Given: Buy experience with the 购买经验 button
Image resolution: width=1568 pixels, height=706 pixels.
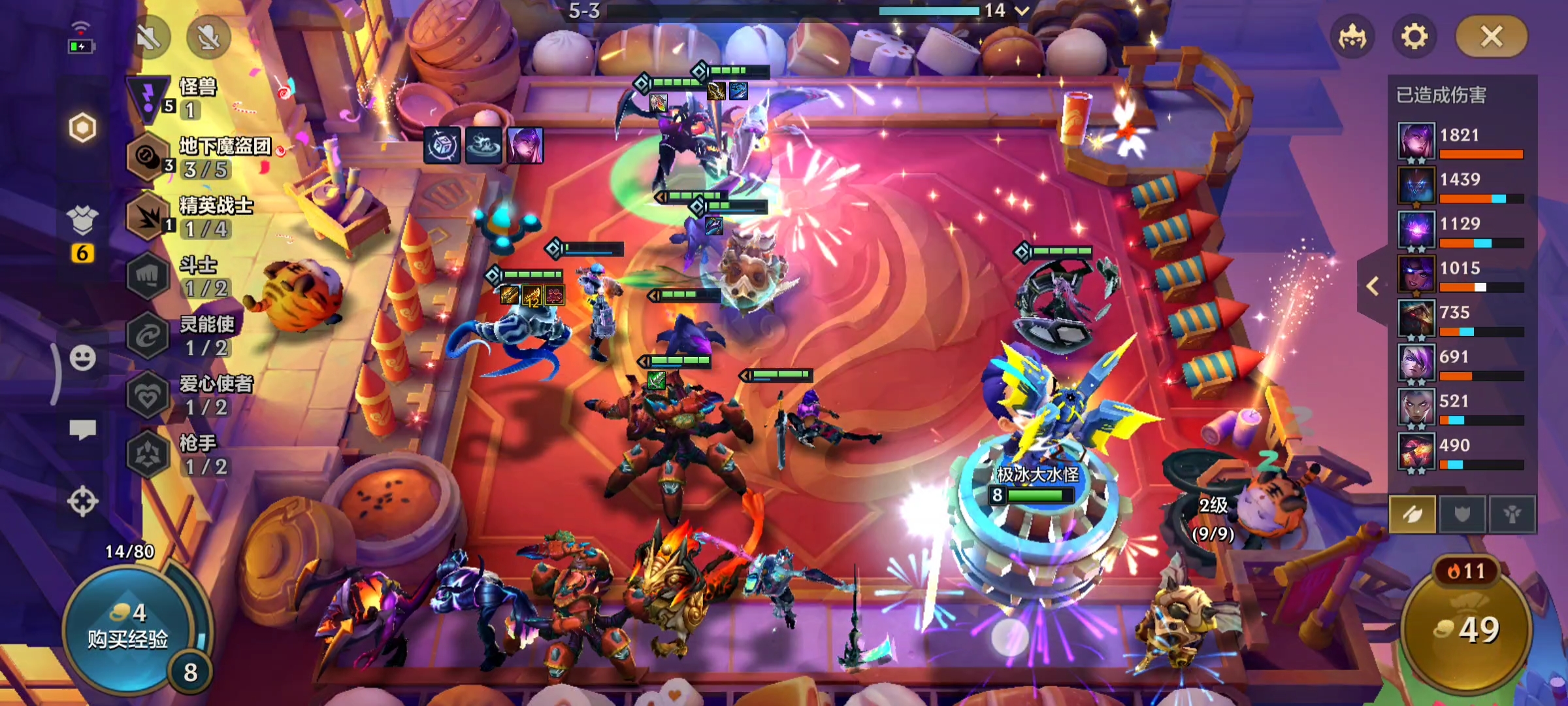Looking at the screenshot, I should [x=128, y=628].
